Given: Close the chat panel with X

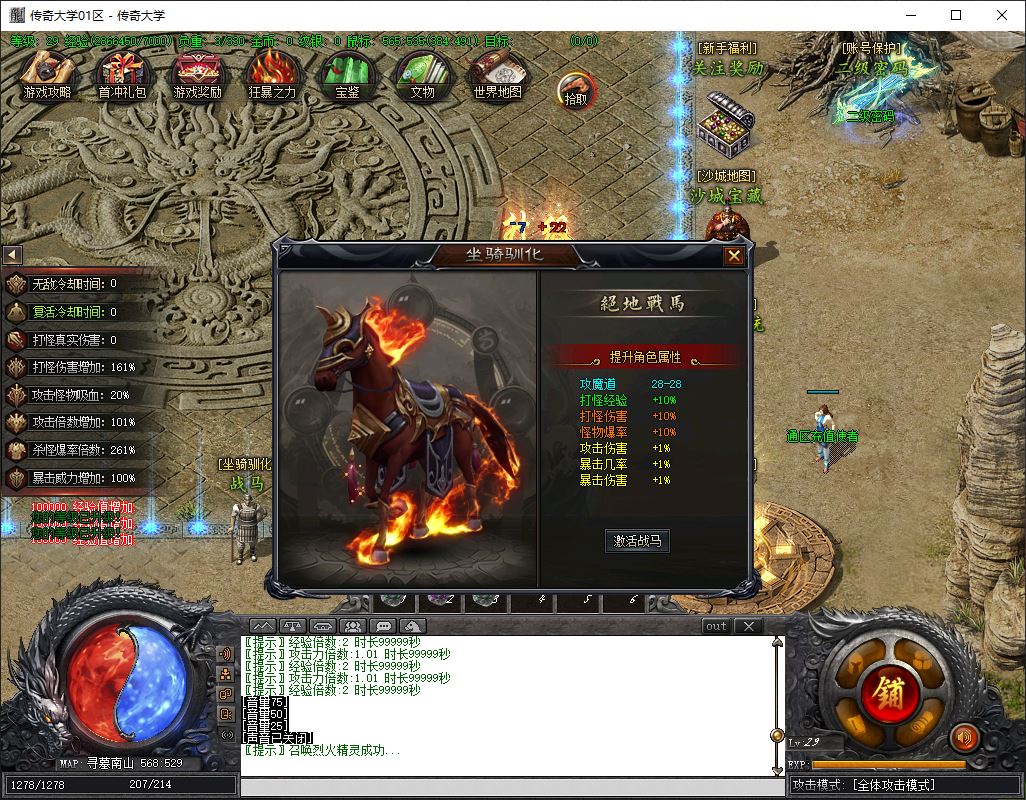Looking at the screenshot, I should click(748, 626).
